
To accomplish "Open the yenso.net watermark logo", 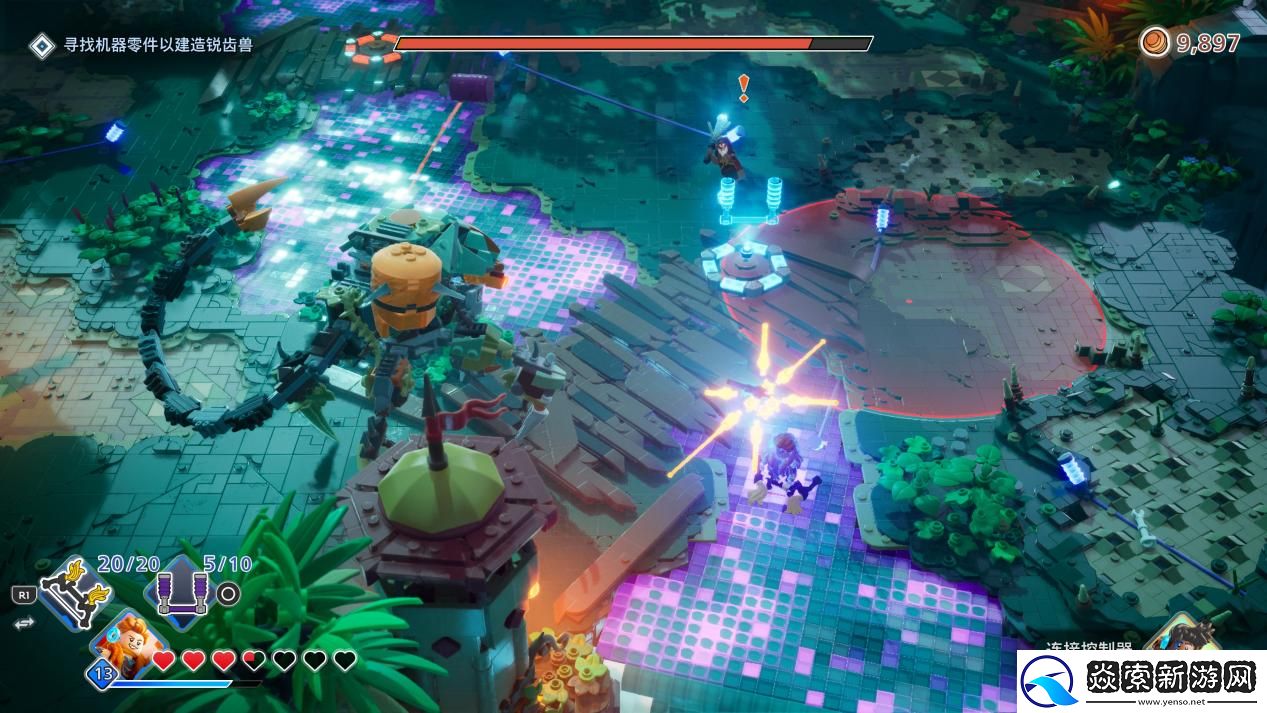I will [x=1141, y=680].
